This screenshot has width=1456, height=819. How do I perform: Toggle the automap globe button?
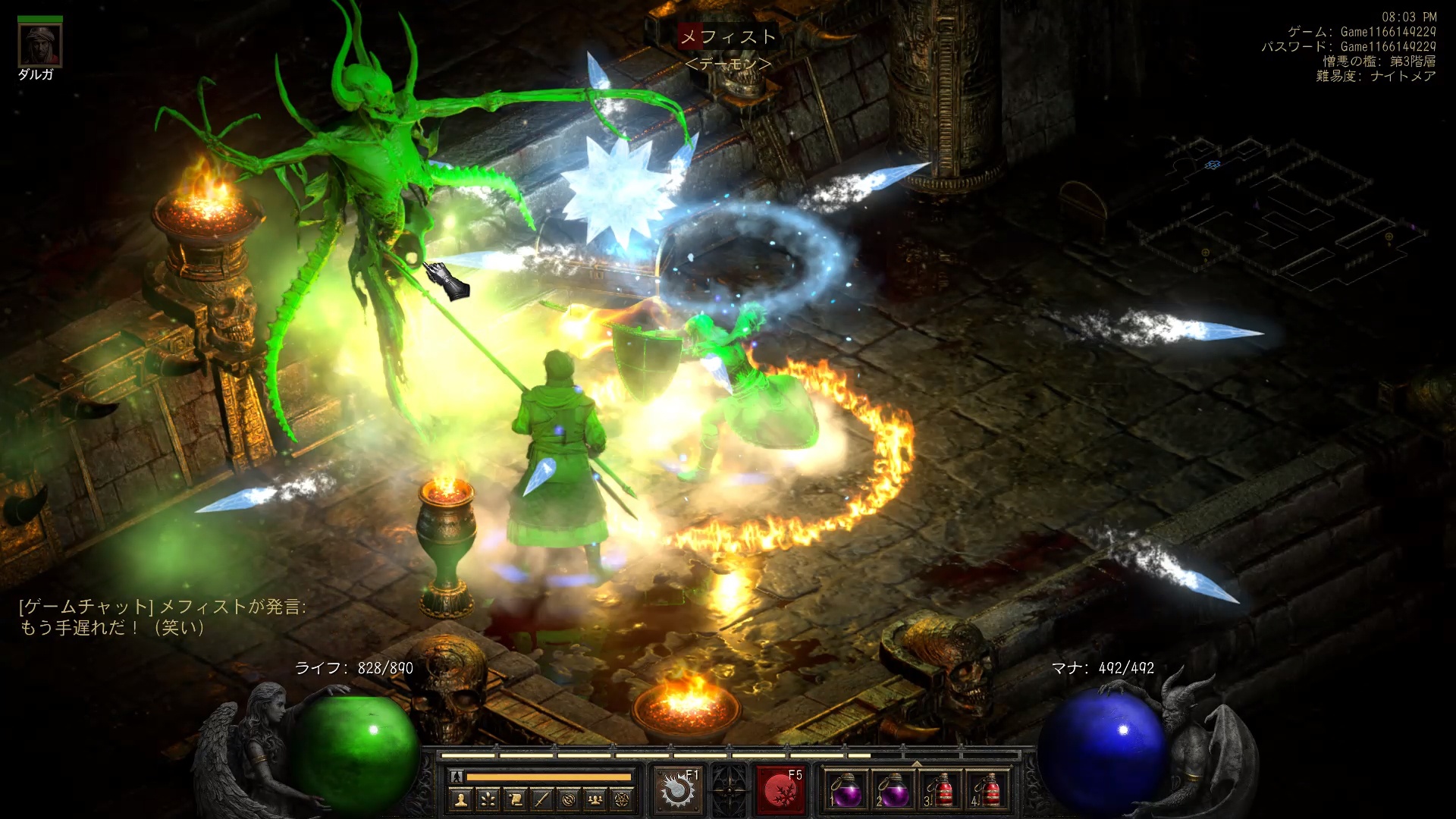tap(569, 799)
